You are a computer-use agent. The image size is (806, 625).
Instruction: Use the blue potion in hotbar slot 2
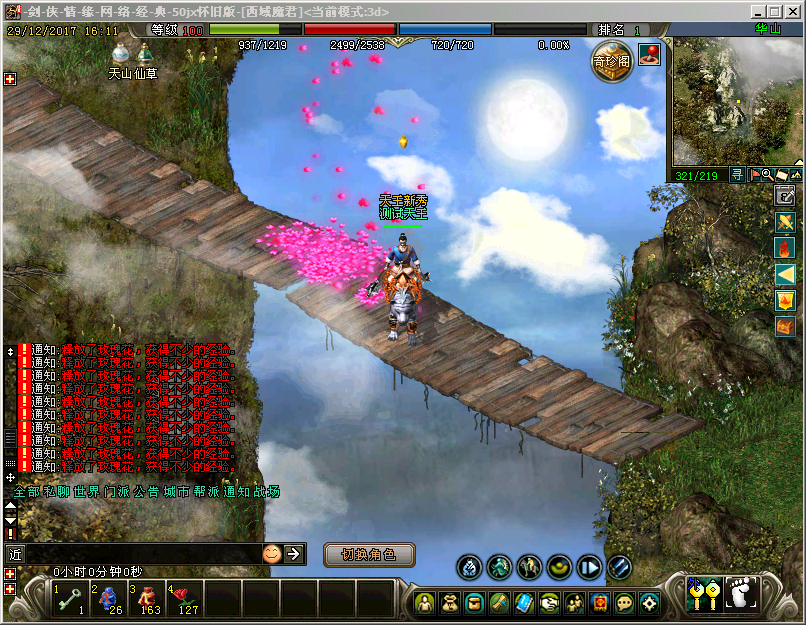coord(109,598)
